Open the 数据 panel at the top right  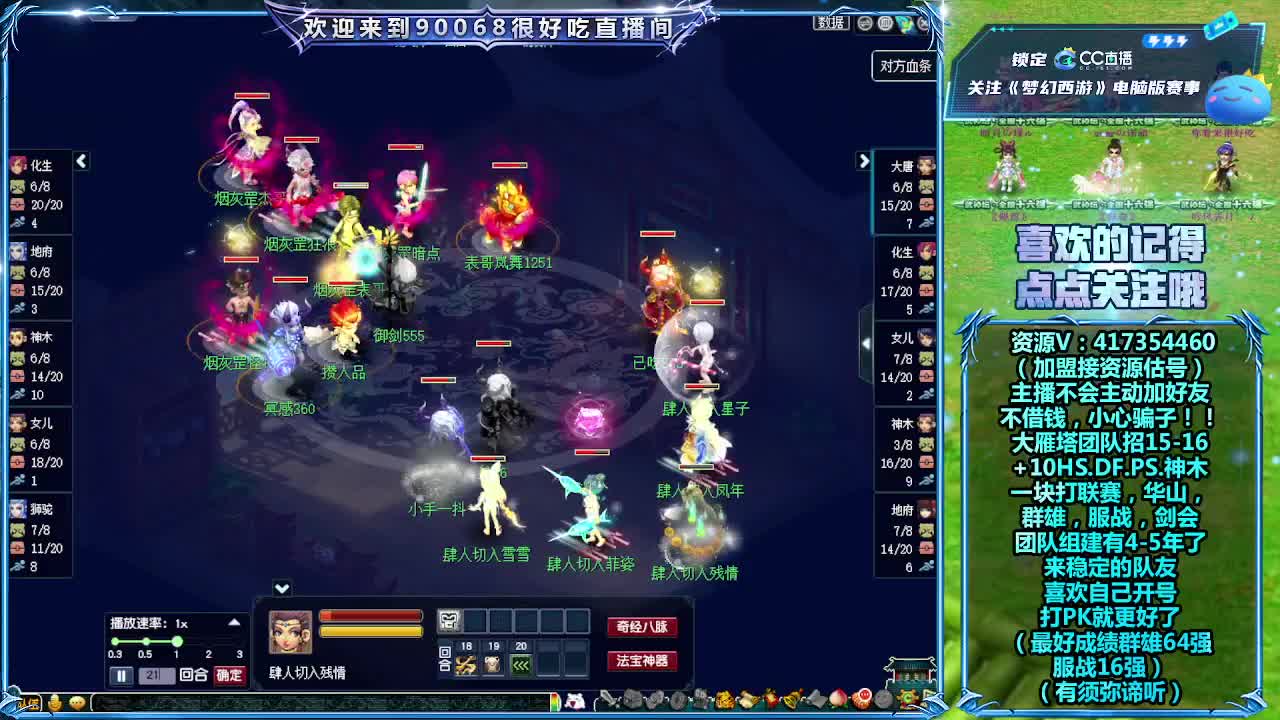pos(831,24)
